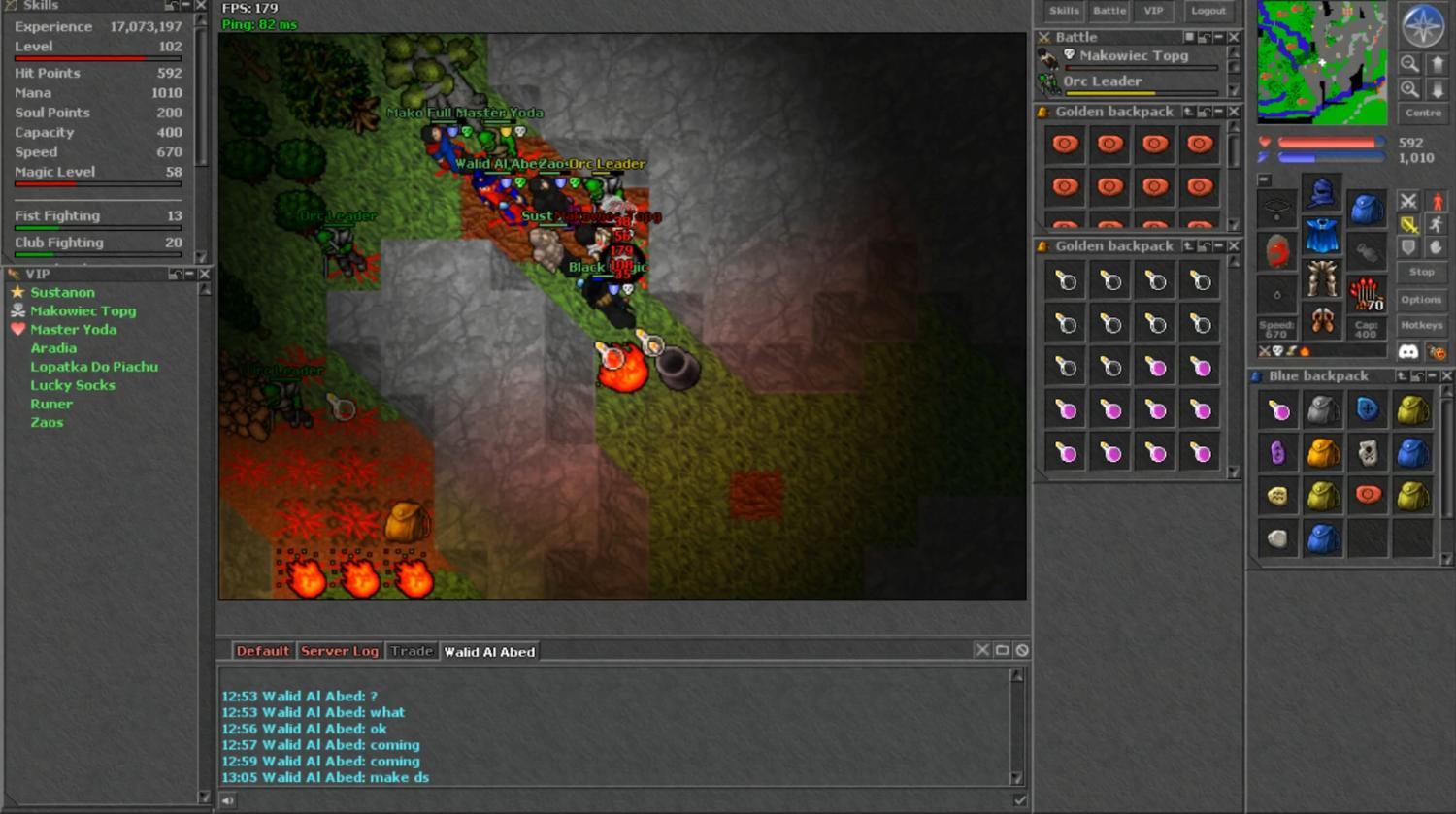Close the Battle panel
The image size is (1456, 814).
(x=1234, y=37)
